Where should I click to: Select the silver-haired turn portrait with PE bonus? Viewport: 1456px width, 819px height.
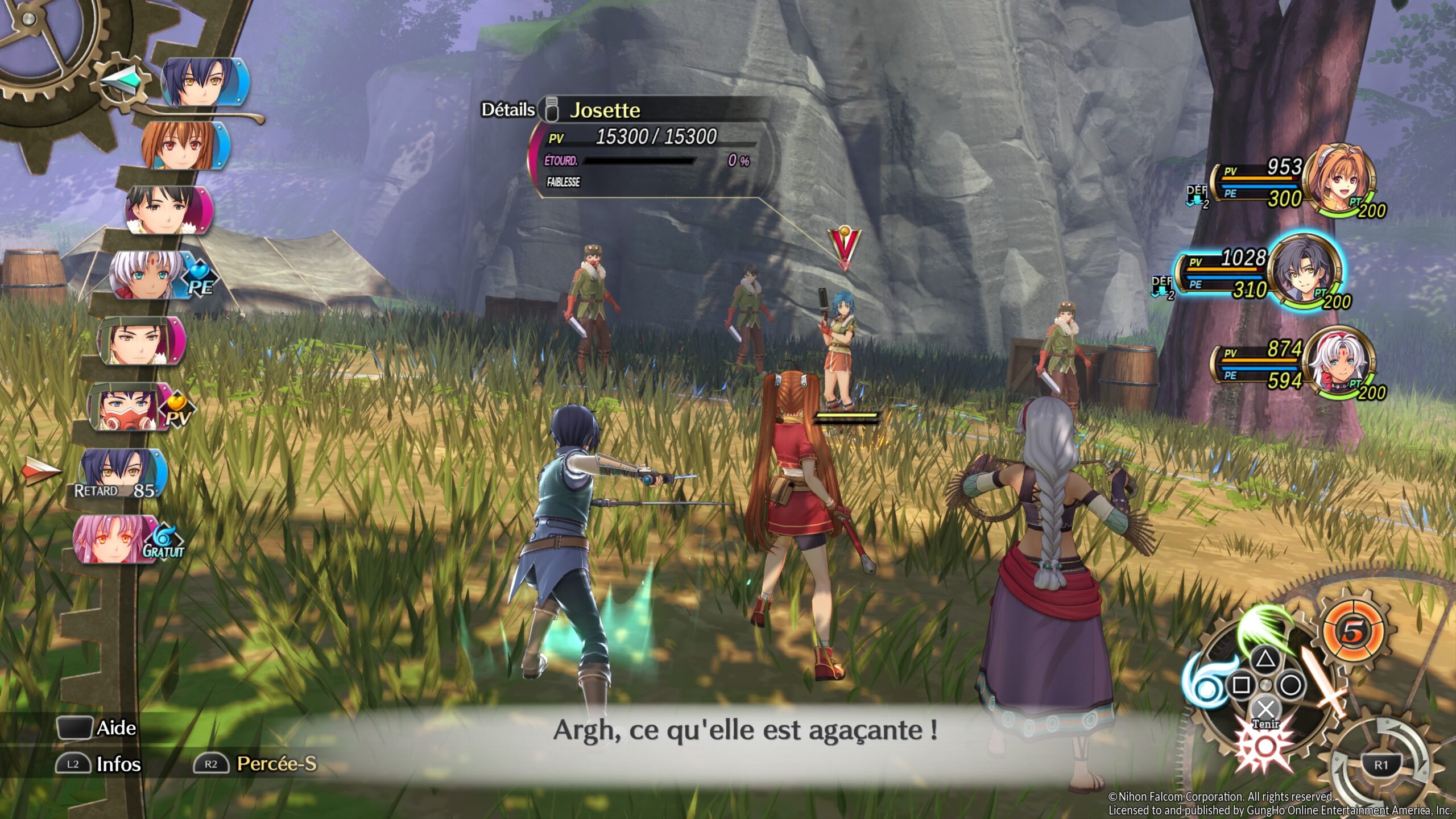coord(149,275)
